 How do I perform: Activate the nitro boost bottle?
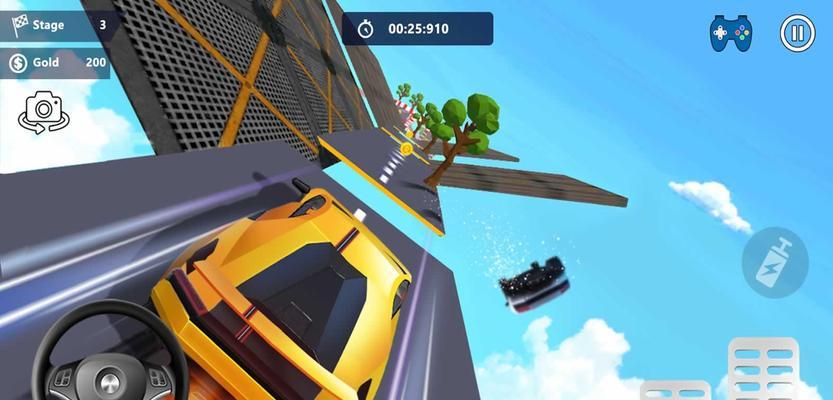pos(775,261)
